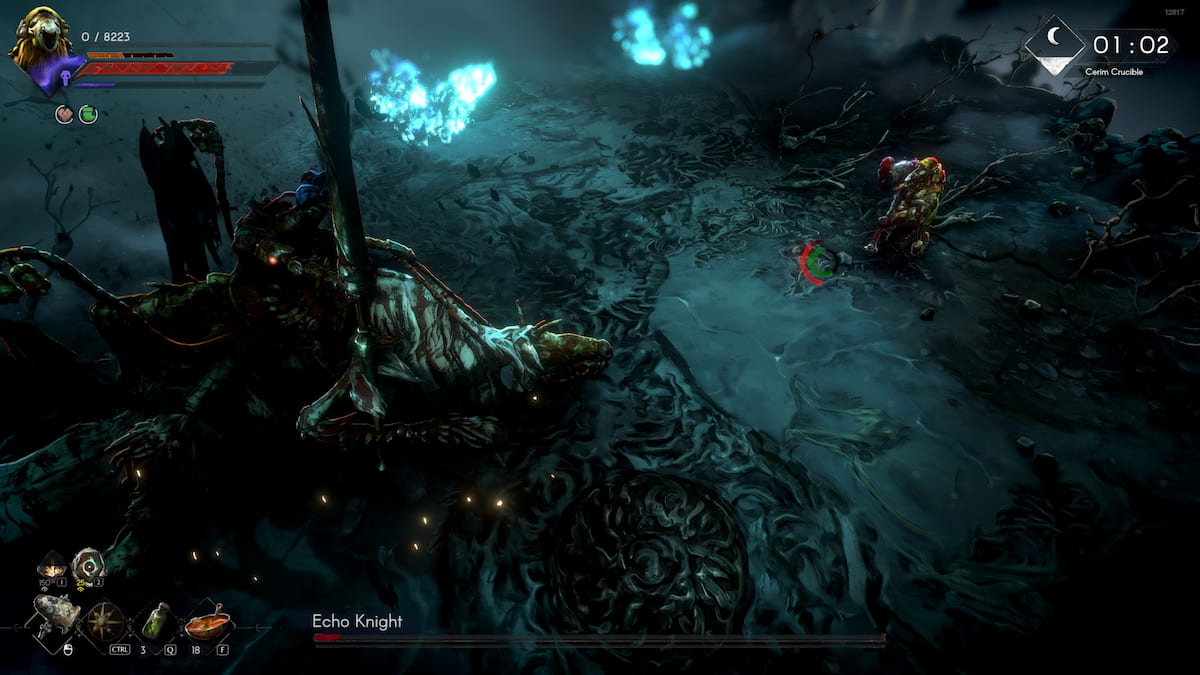Activate the star compass ability slot
Viewport: 1200px width, 675px height.
tap(104, 620)
